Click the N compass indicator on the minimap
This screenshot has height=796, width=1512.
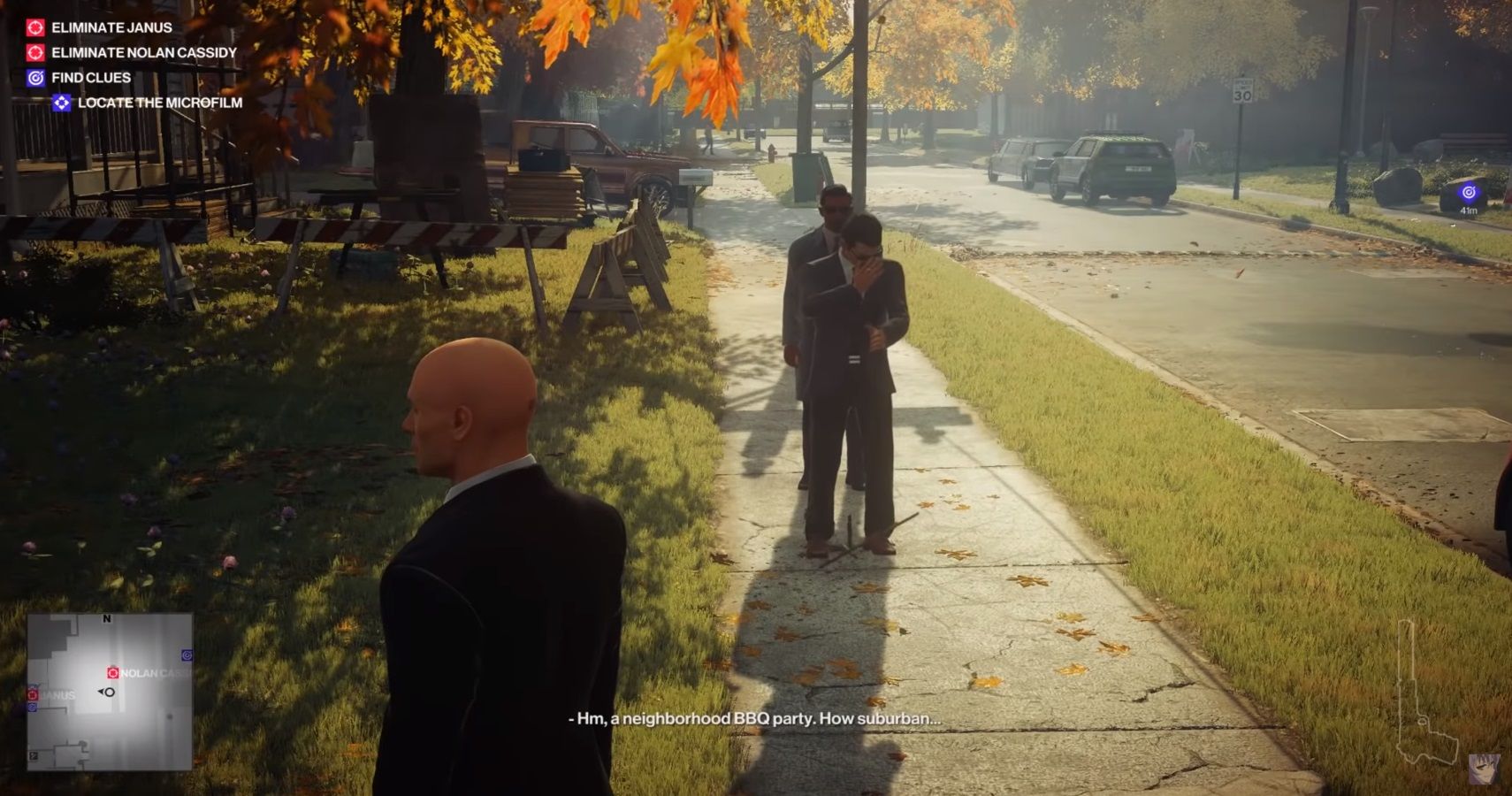(106, 619)
